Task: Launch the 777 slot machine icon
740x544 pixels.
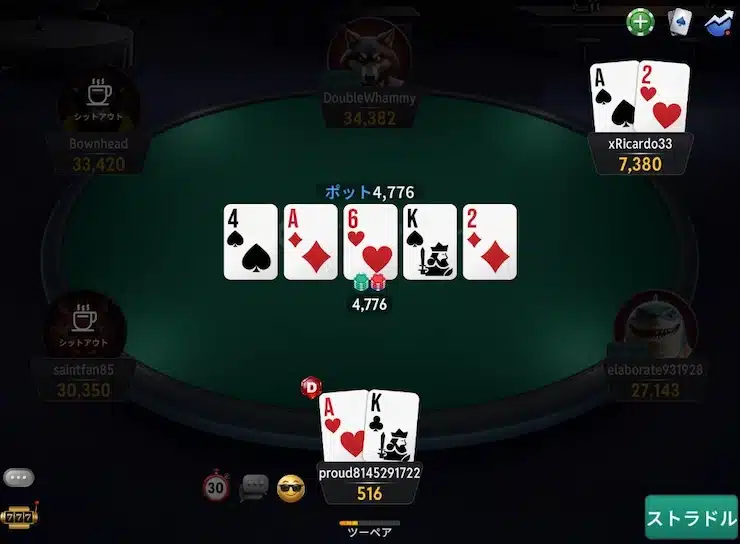Action: tap(18, 516)
